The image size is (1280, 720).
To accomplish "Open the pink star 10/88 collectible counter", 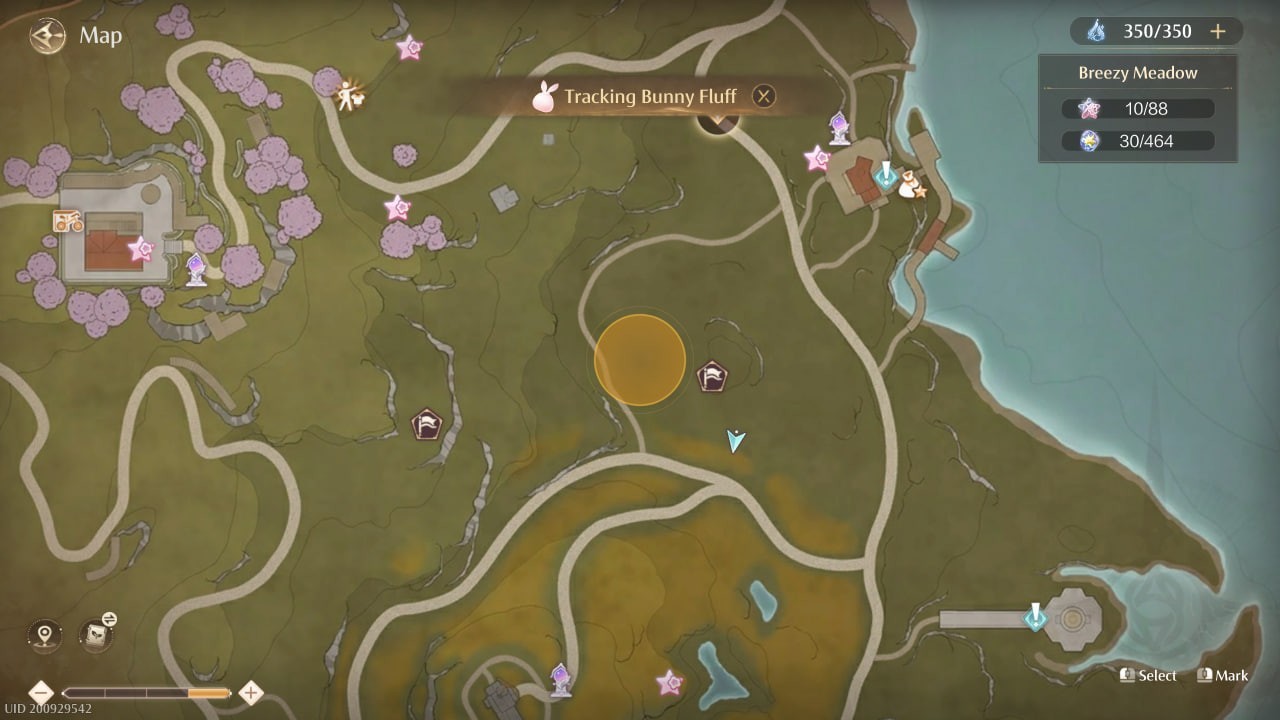I will pyautogui.click(x=1145, y=108).
